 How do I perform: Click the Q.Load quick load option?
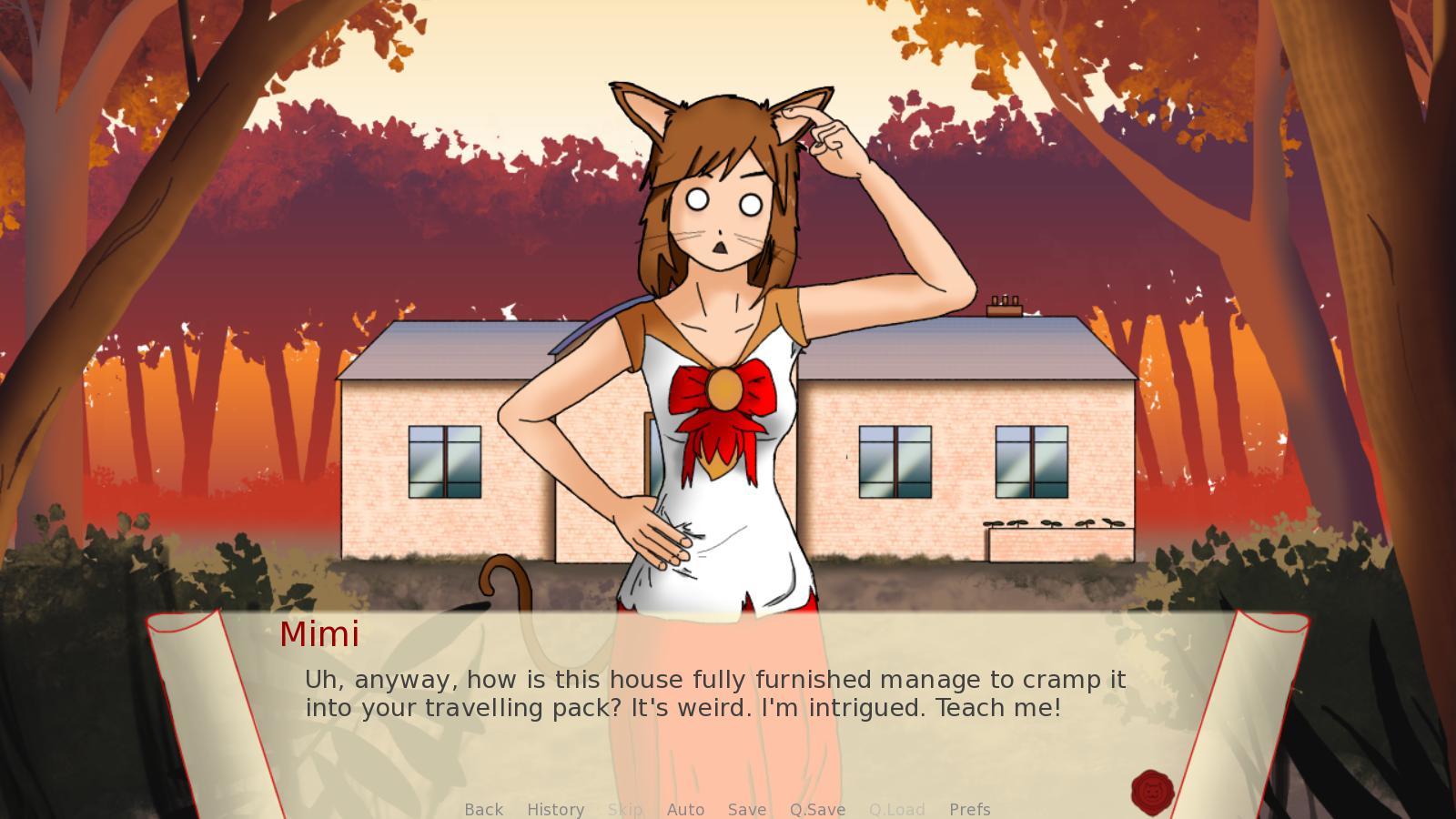point(896,809)
